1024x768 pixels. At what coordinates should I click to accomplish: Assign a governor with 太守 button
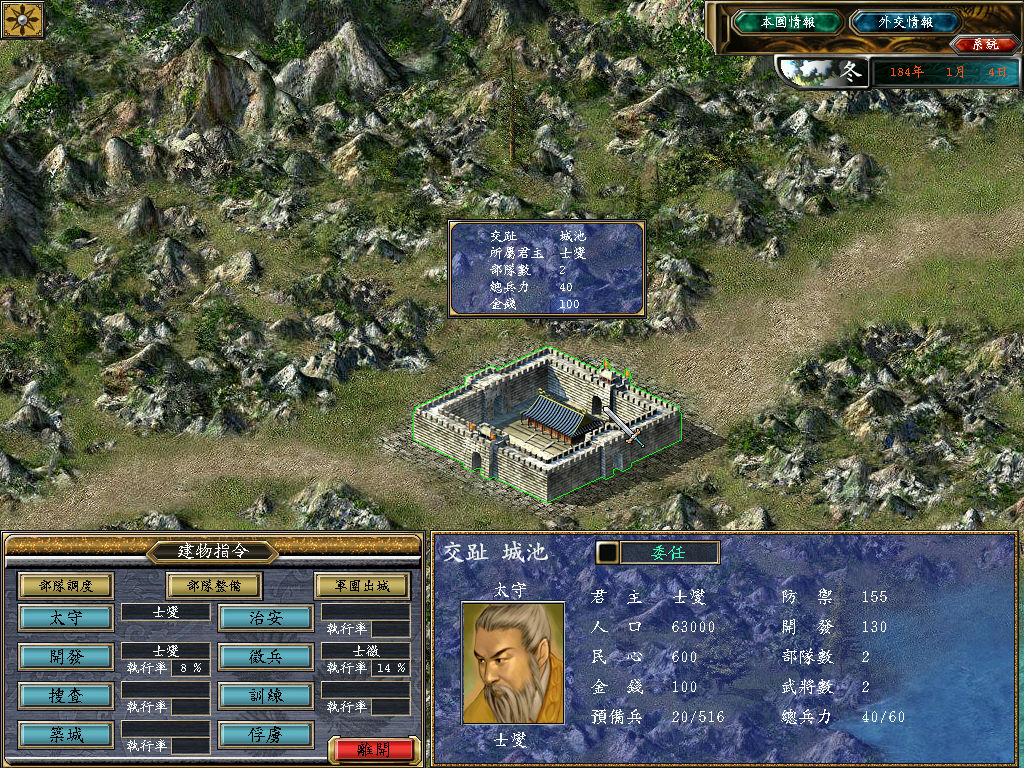(x=66, y=617)
